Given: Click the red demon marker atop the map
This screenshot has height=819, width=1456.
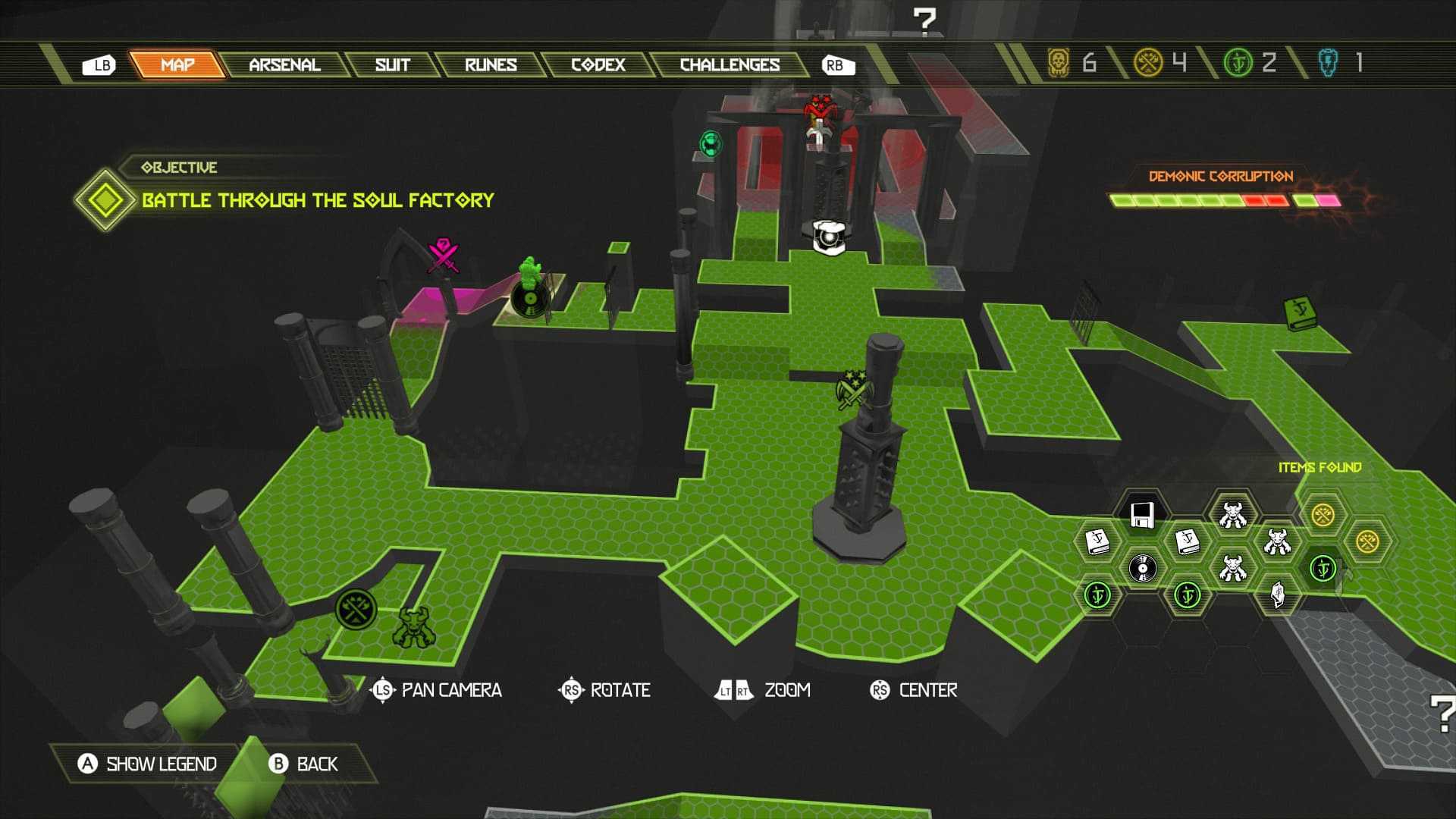Looking at the screenshot, I should click(x=818, y=111).
